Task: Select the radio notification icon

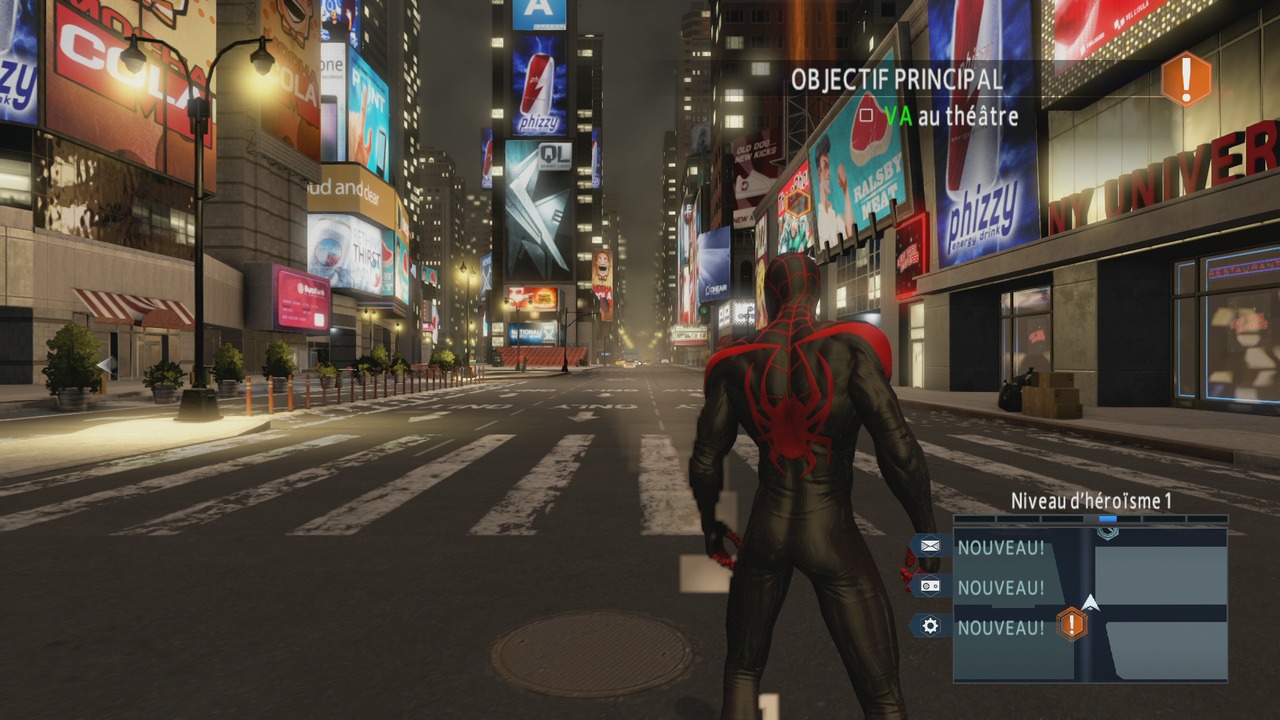Action: point(930,587)
